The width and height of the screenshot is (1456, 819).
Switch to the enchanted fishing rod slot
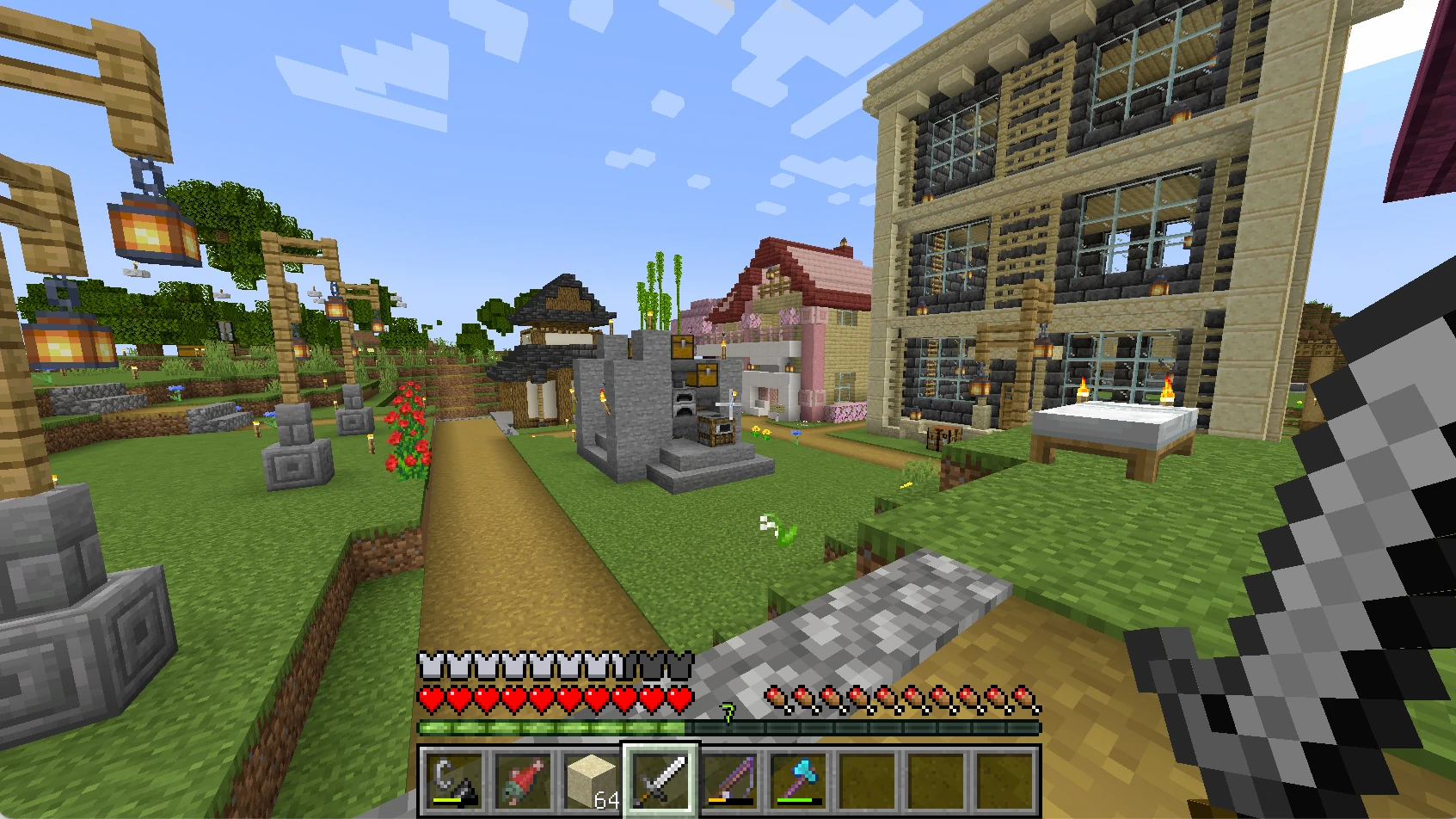click(730, 780)
